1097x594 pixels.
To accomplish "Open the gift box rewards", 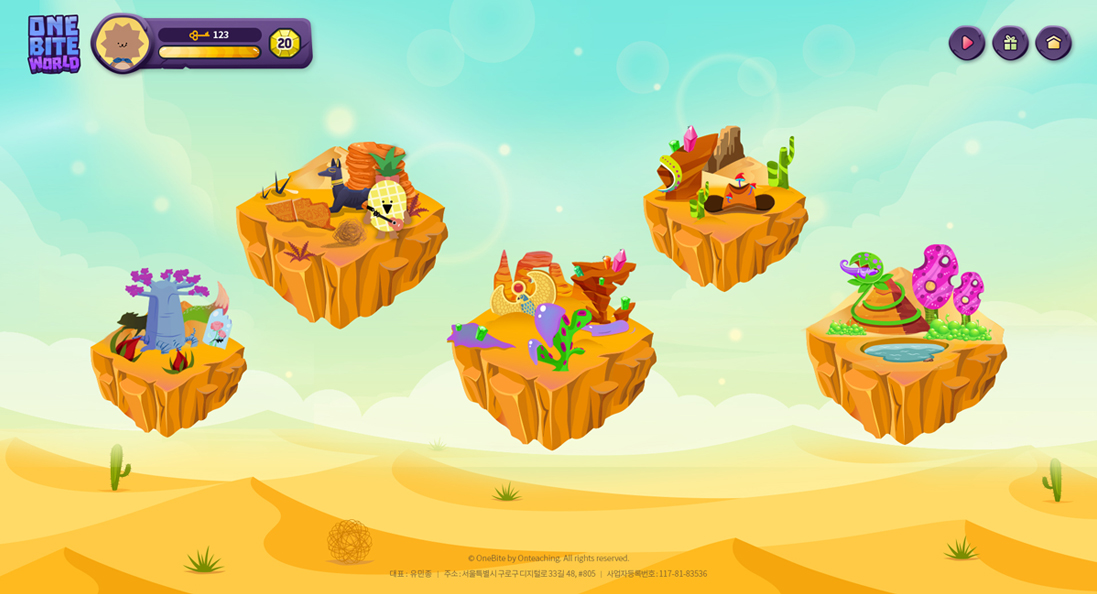I will (x=1010, y=43).
